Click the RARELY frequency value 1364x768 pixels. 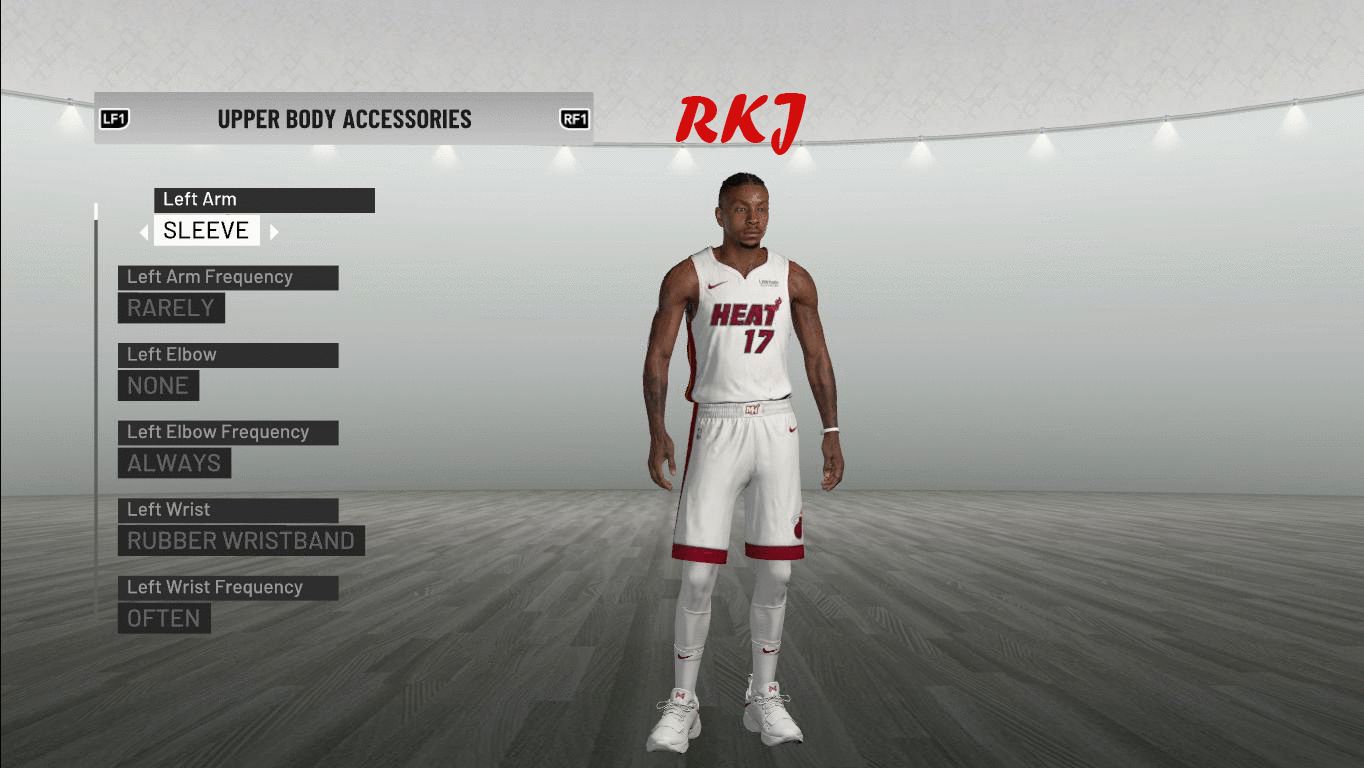[x=171, y=308]
